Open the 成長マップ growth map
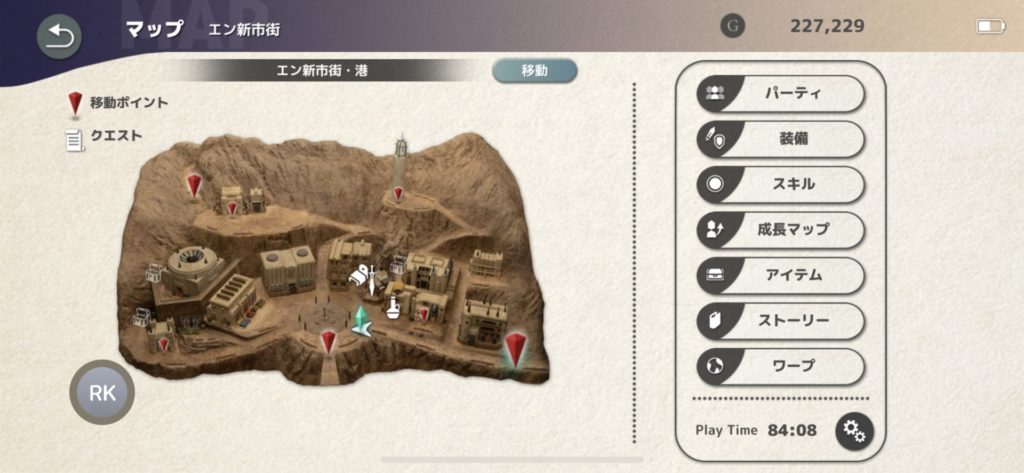1024x473 pixels. click(x=780, y=230)
